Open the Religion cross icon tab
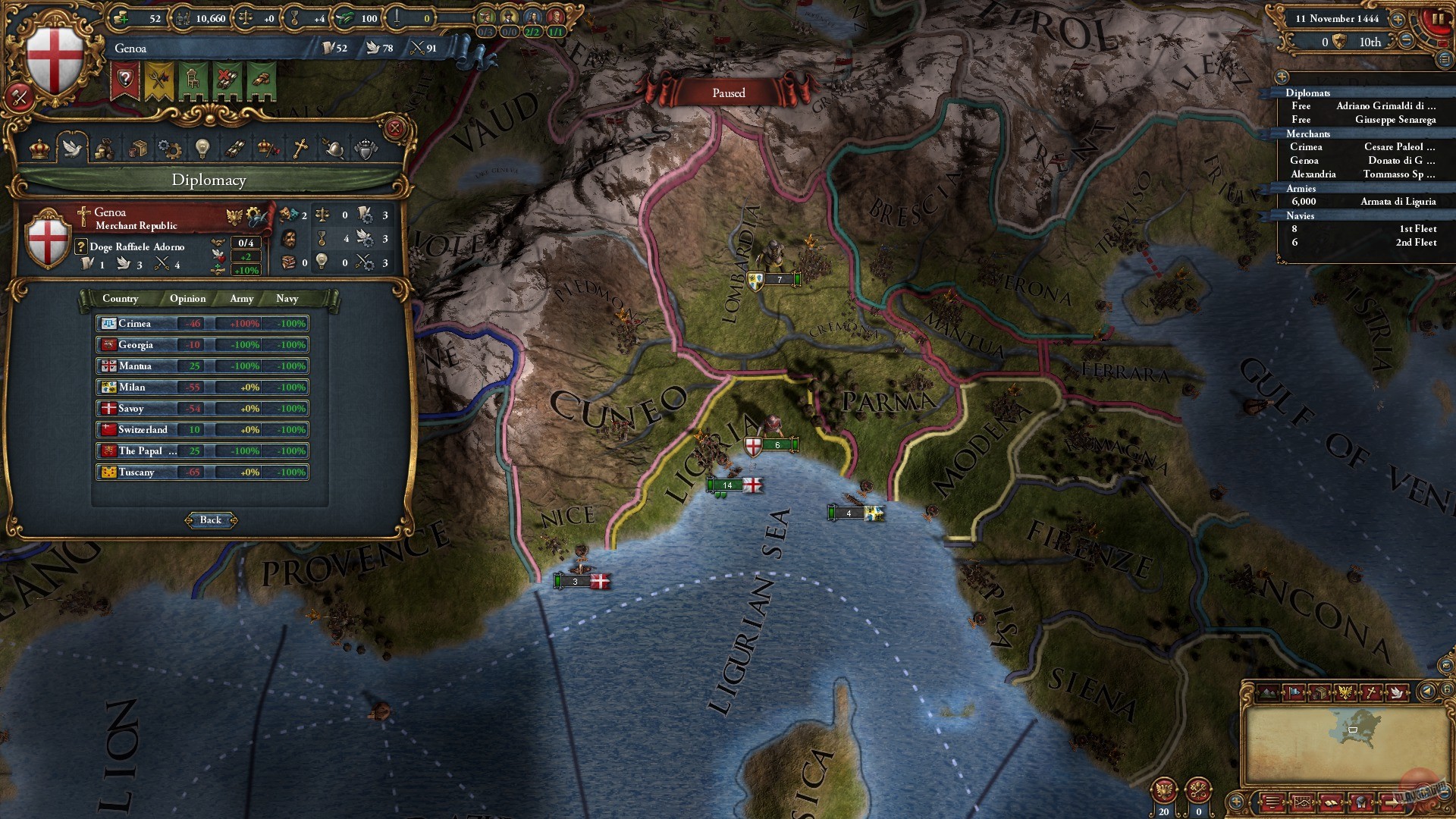 point(299,148)
